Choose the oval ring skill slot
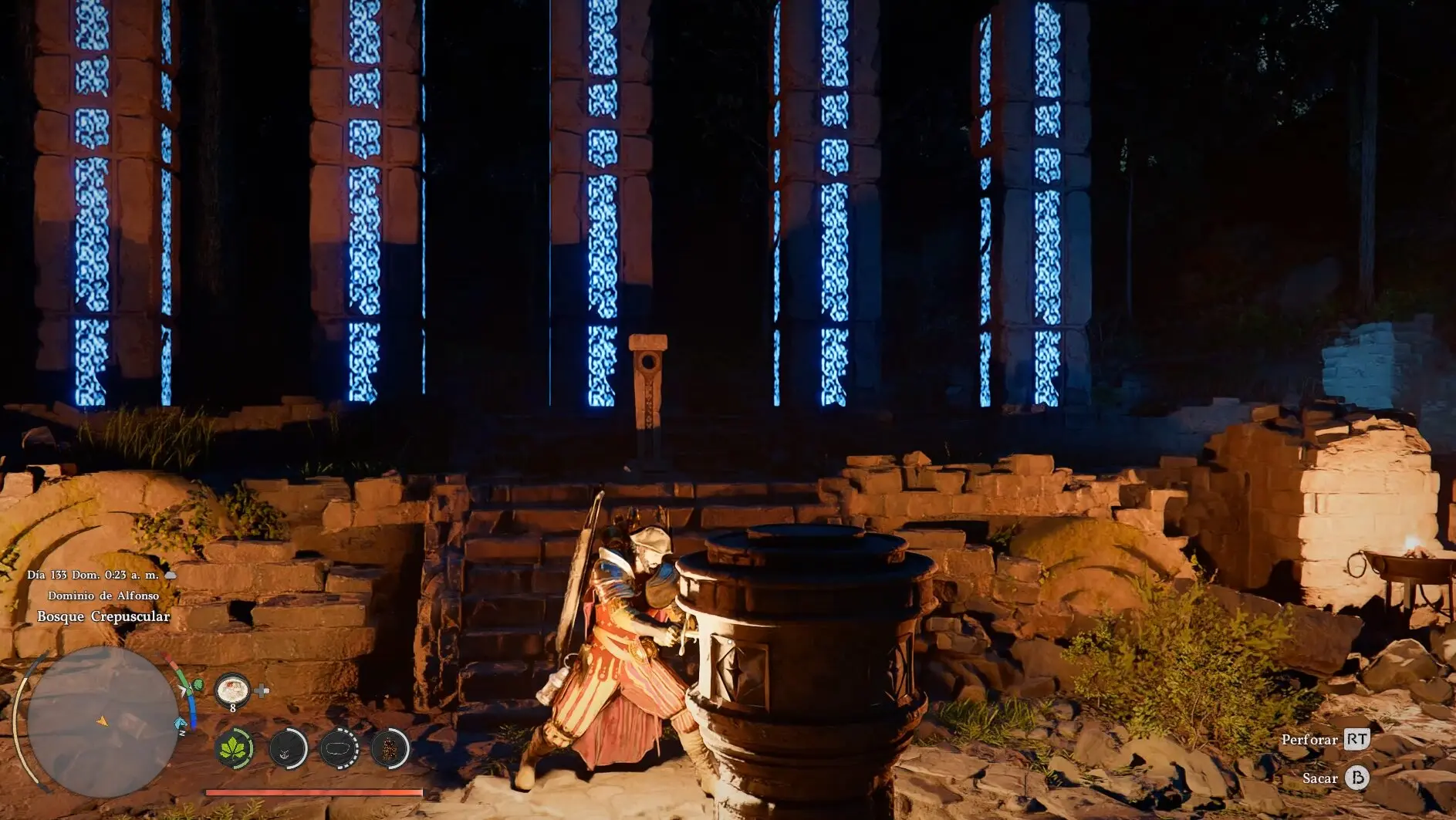 (339, 747)
